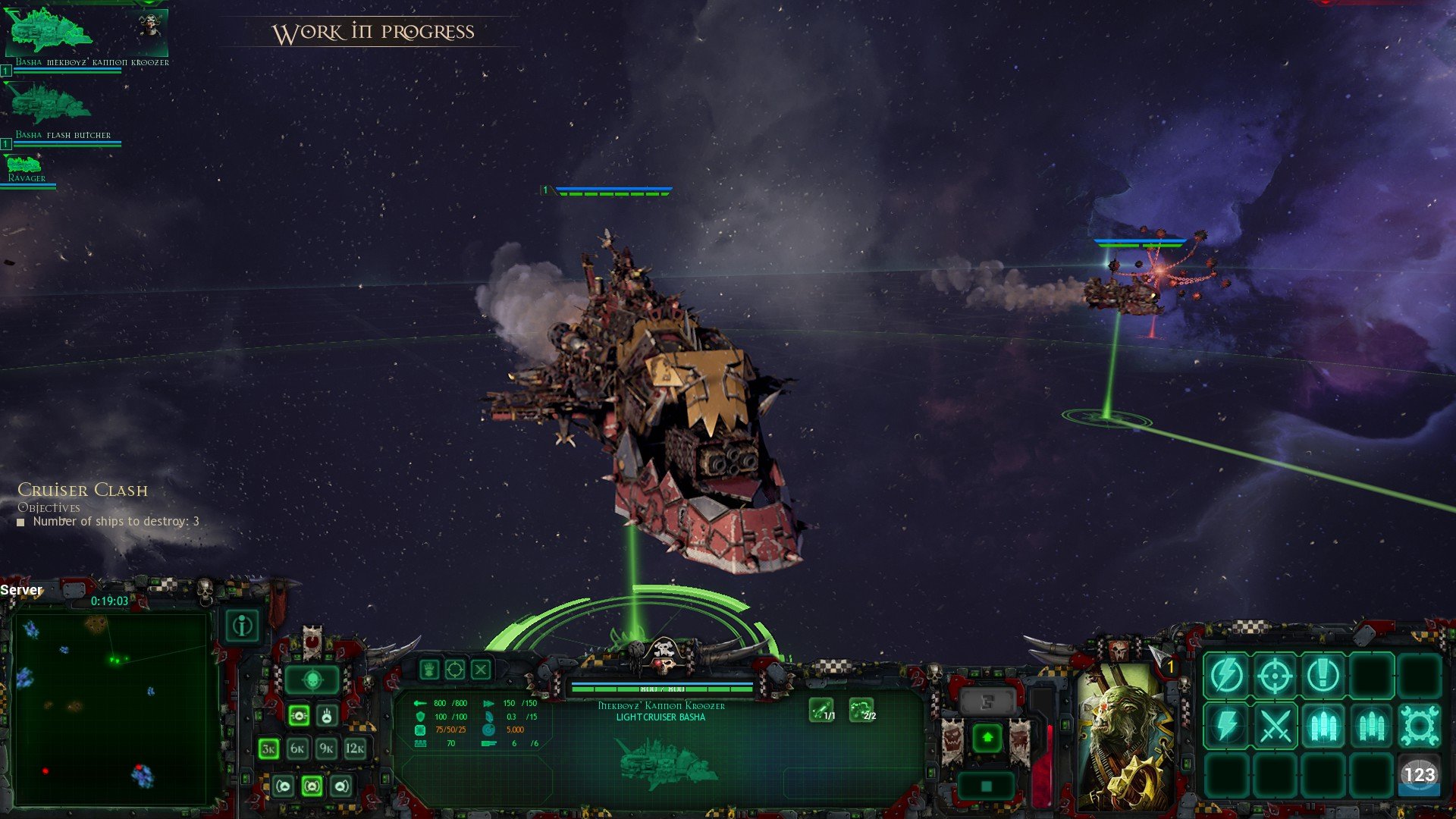The height and width of the screenshot is (819, 1456).
Task: Activate the gear-and-wrenches repair skill
Action: click(1419, 723)
